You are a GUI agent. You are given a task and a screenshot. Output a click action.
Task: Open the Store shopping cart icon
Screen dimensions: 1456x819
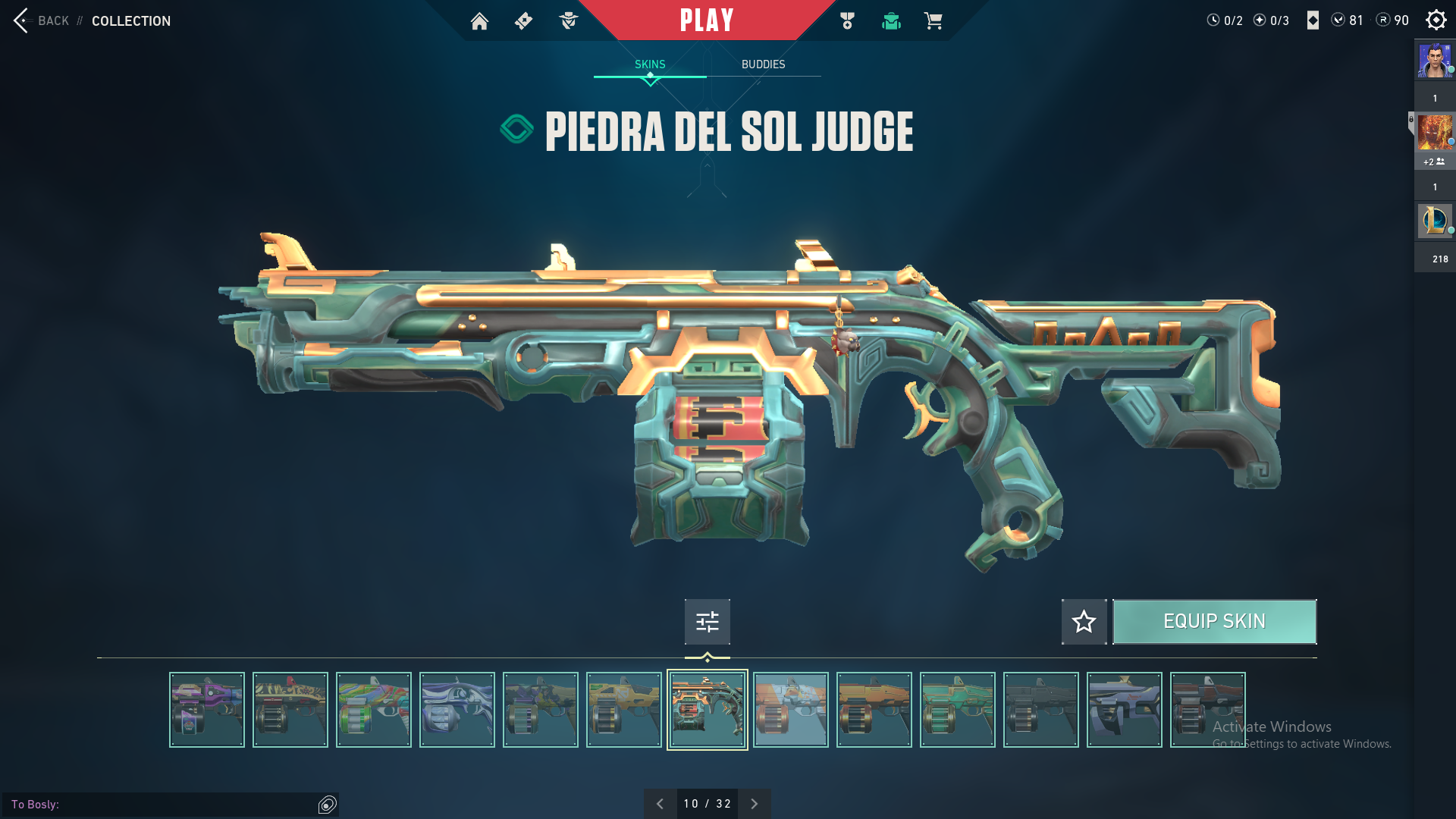[933, 21]
